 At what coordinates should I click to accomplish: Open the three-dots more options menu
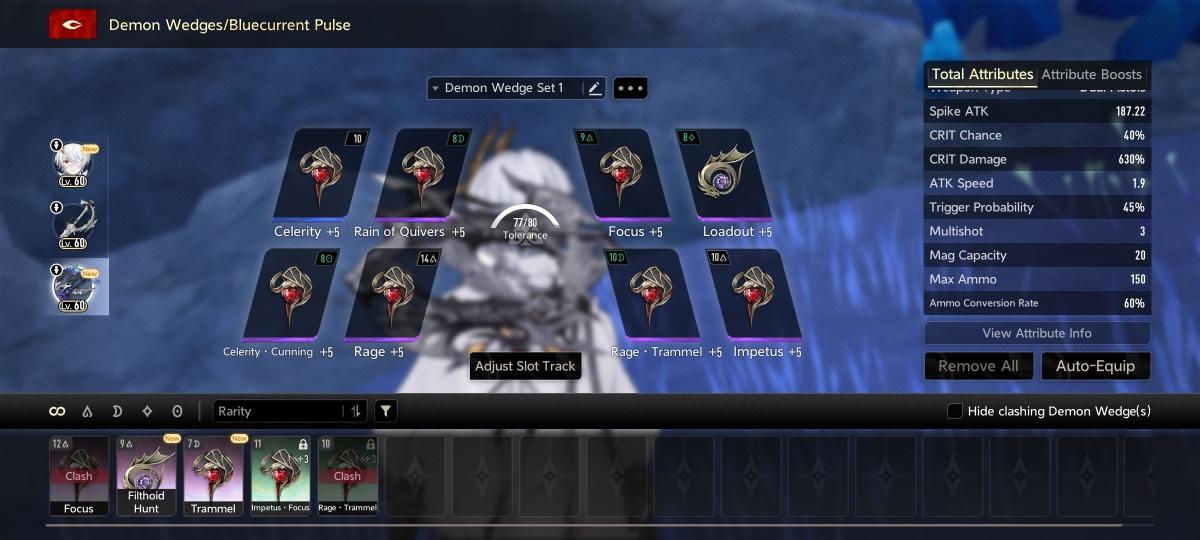click(630, 88)
